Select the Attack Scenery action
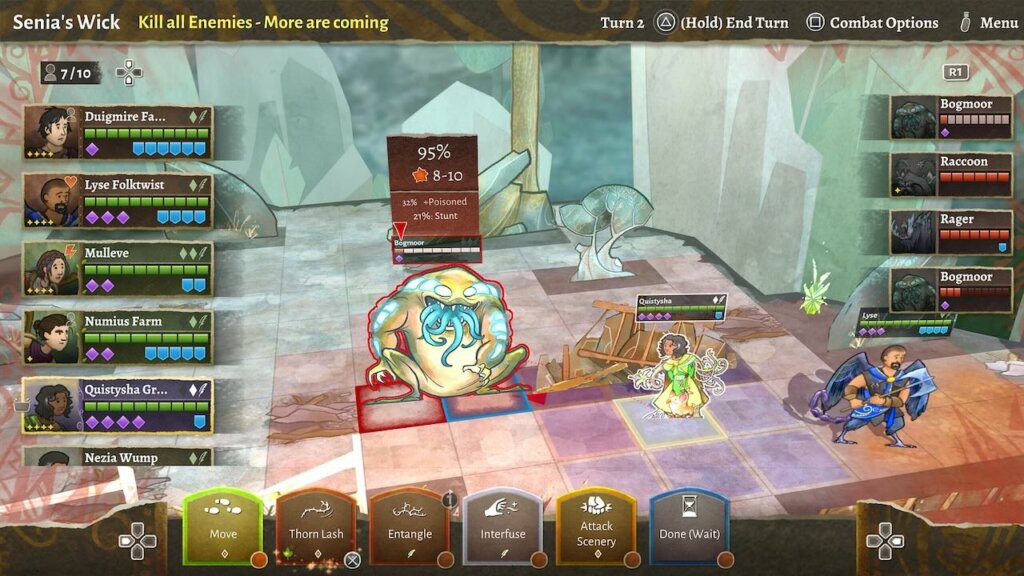The image size is (1024, 576). [596, 527]
